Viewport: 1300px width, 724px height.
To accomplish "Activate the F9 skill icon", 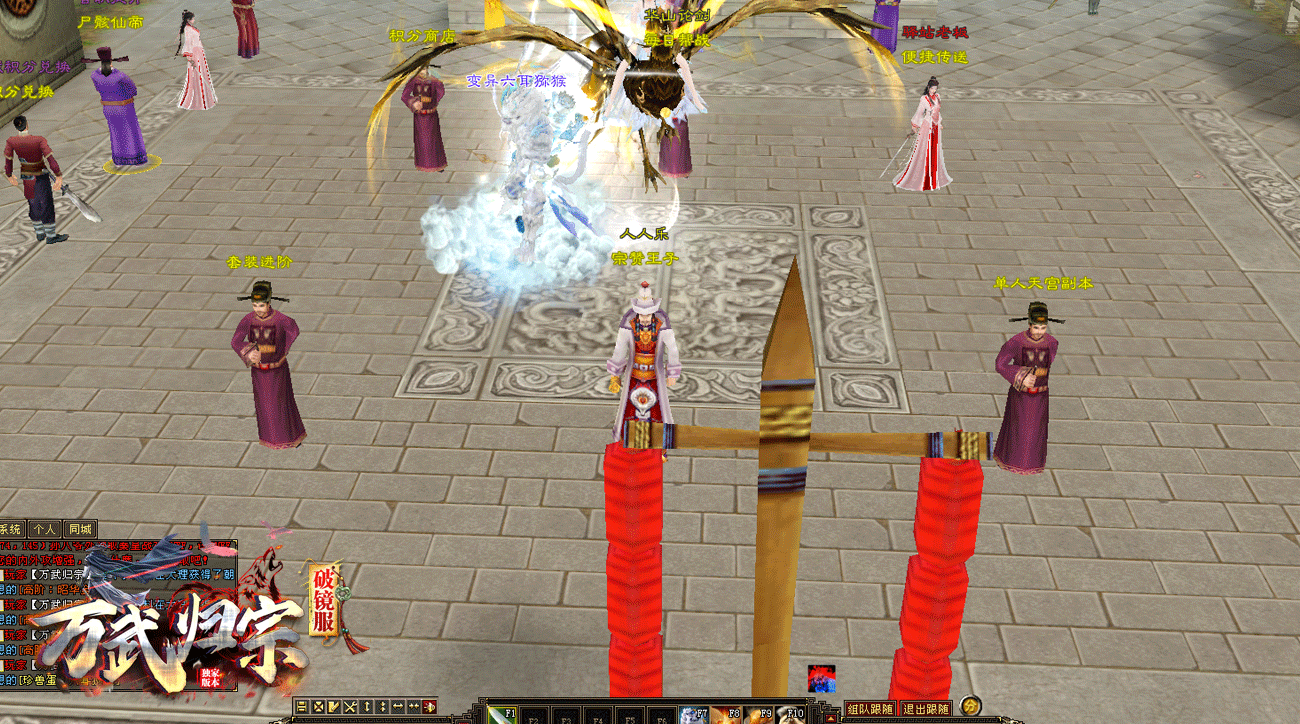I will (x=757, y=714).
